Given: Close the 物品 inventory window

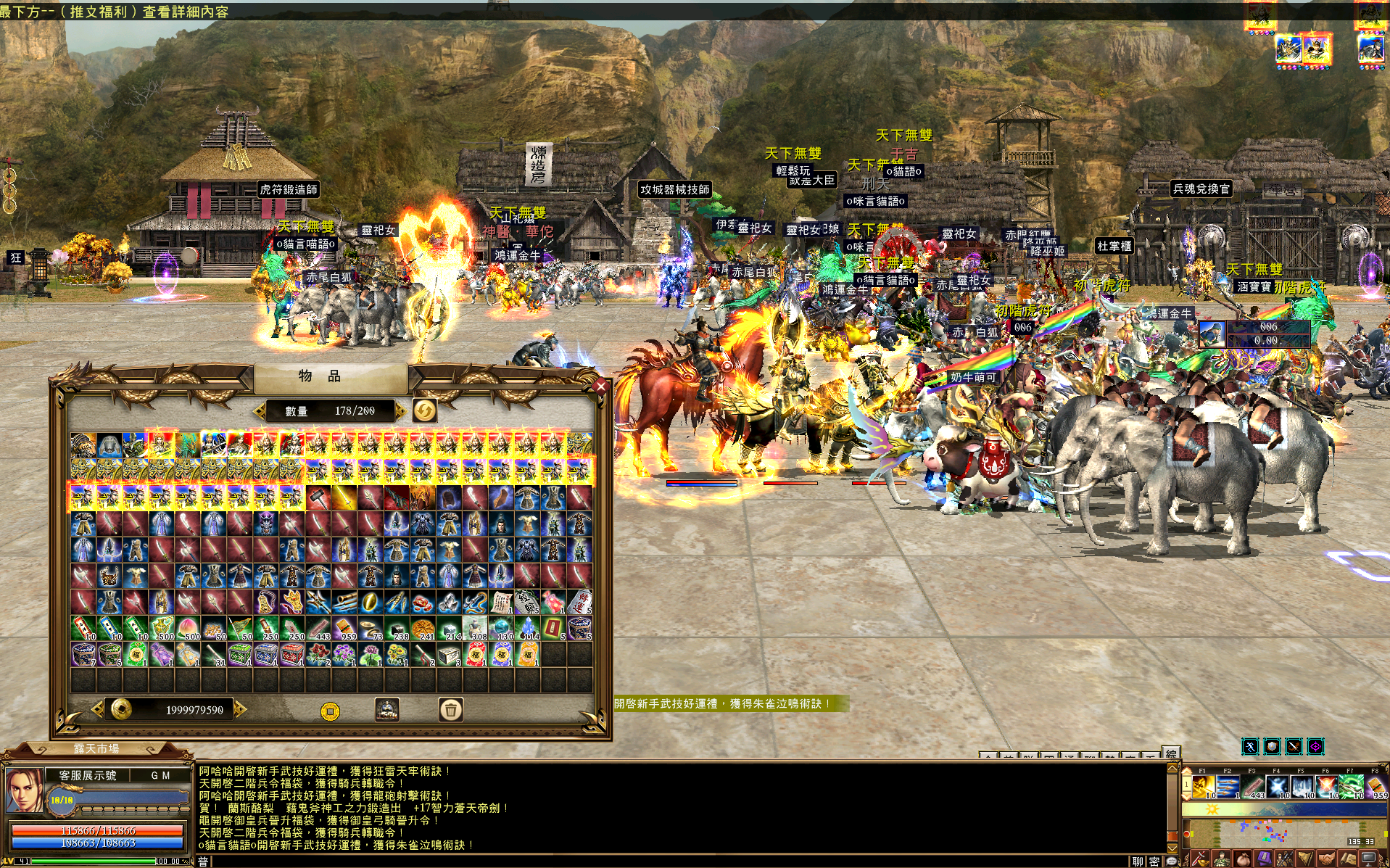Looking at the screenshot, I should point(600,387).
